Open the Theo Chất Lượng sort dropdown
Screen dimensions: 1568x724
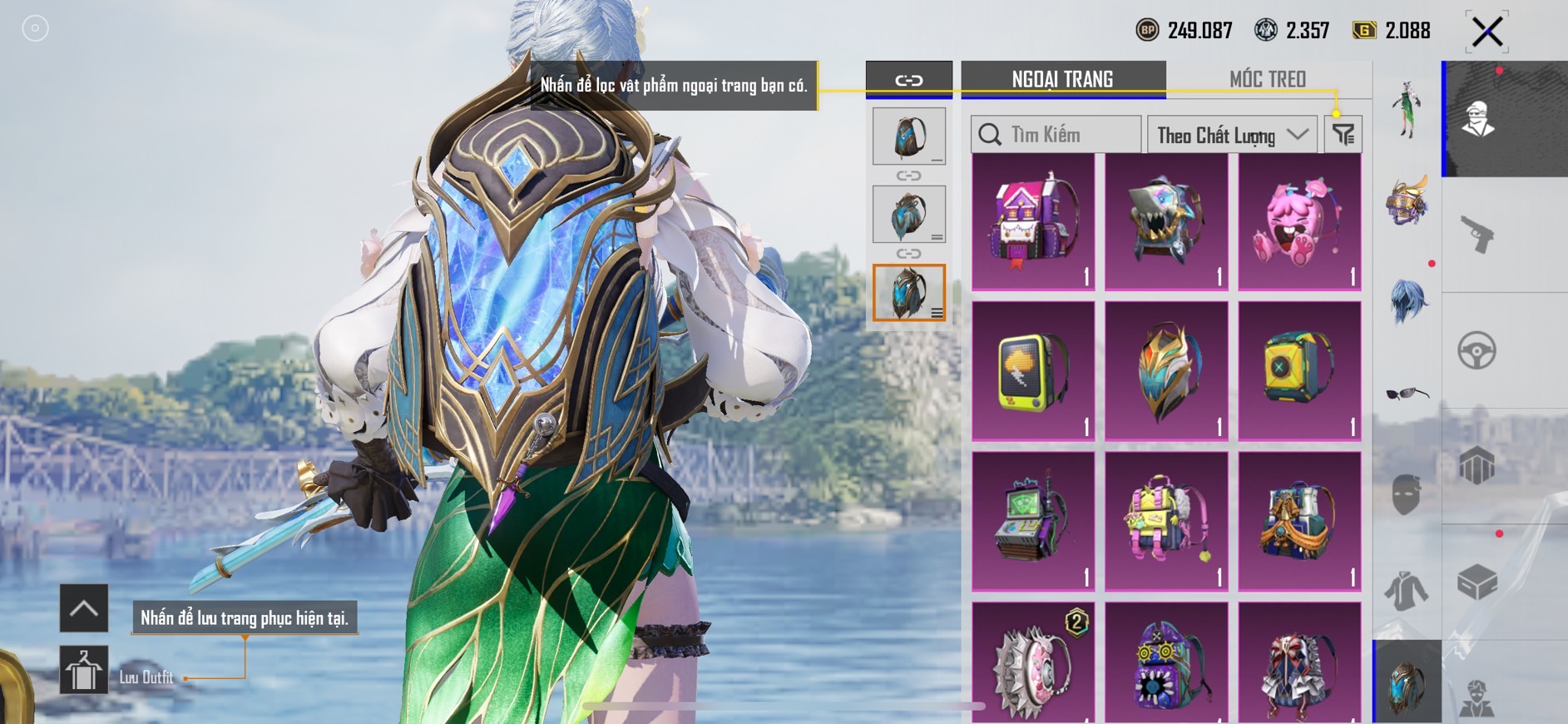click(x=1231, y=135)
